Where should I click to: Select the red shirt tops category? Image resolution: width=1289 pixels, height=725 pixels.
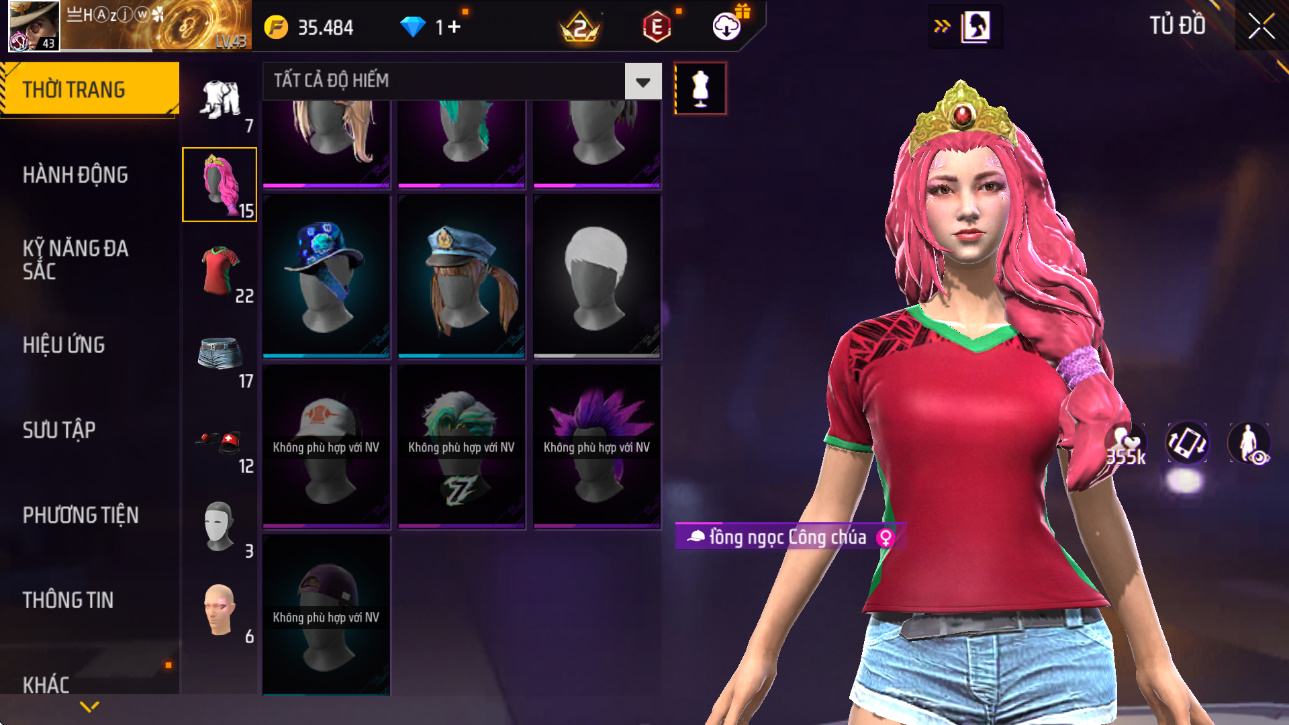[219, 270]
